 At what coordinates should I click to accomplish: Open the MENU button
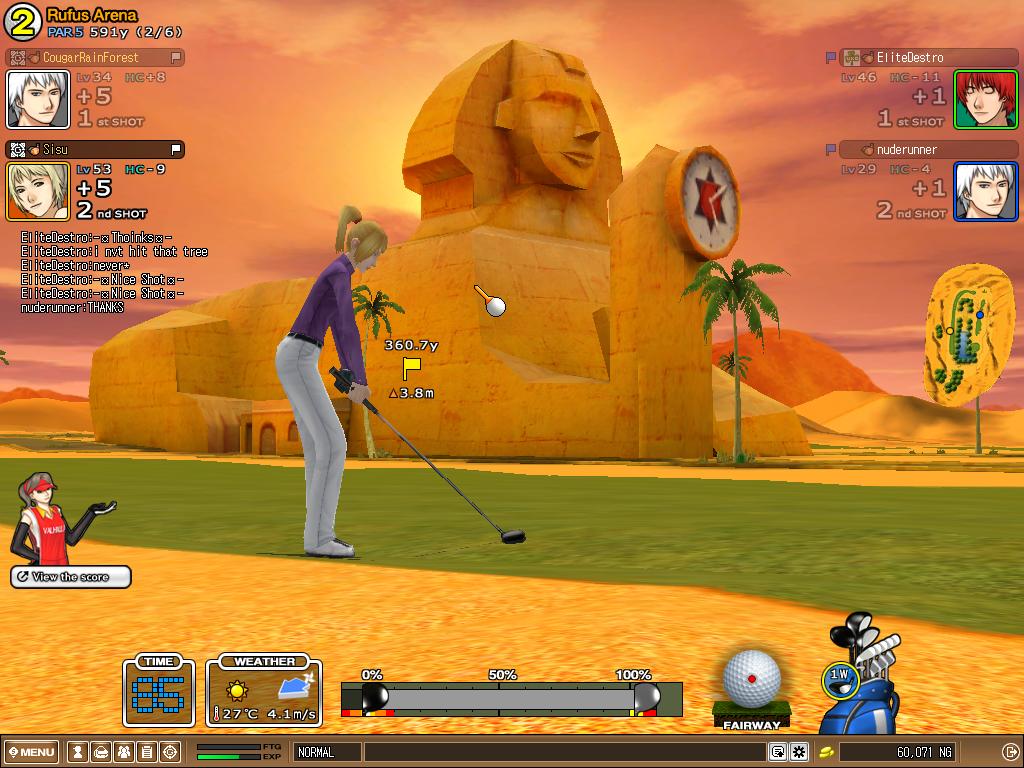pyautogui.click(x=32, y=752)
